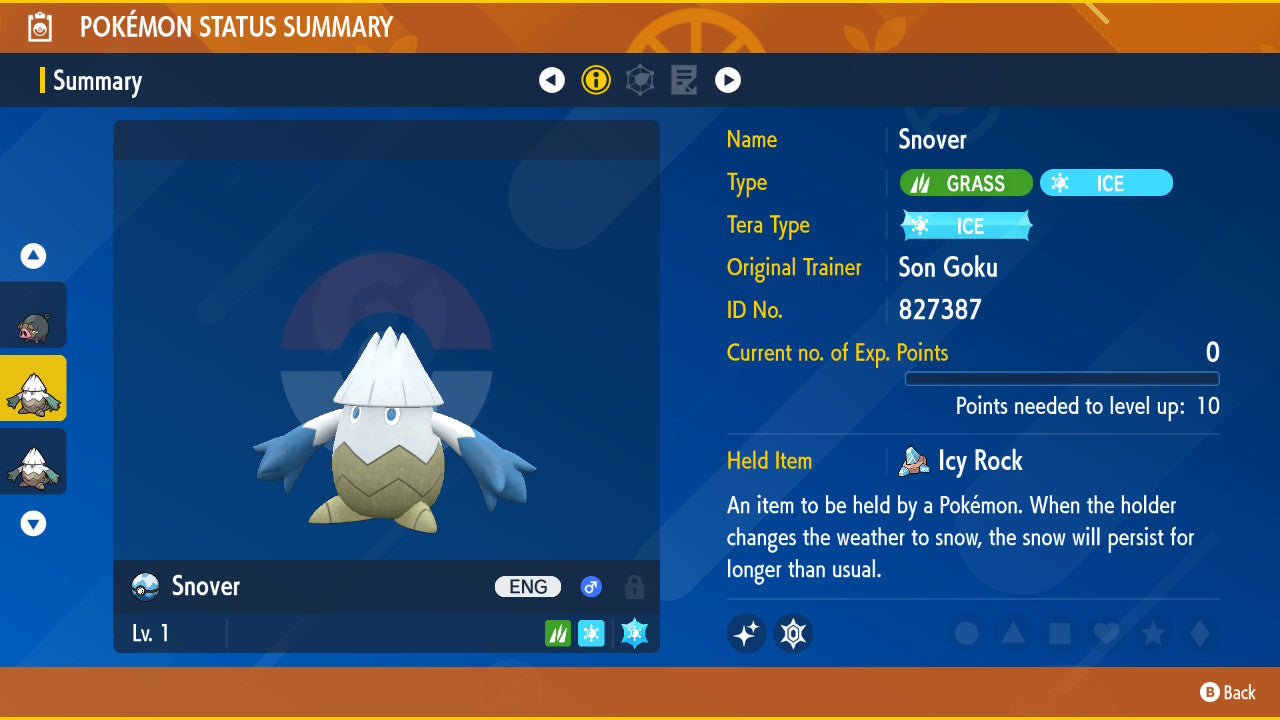The width and height of the screenshot is (1280, 720).
Task: Toggle the circle marking
Action: coord(966,633)
